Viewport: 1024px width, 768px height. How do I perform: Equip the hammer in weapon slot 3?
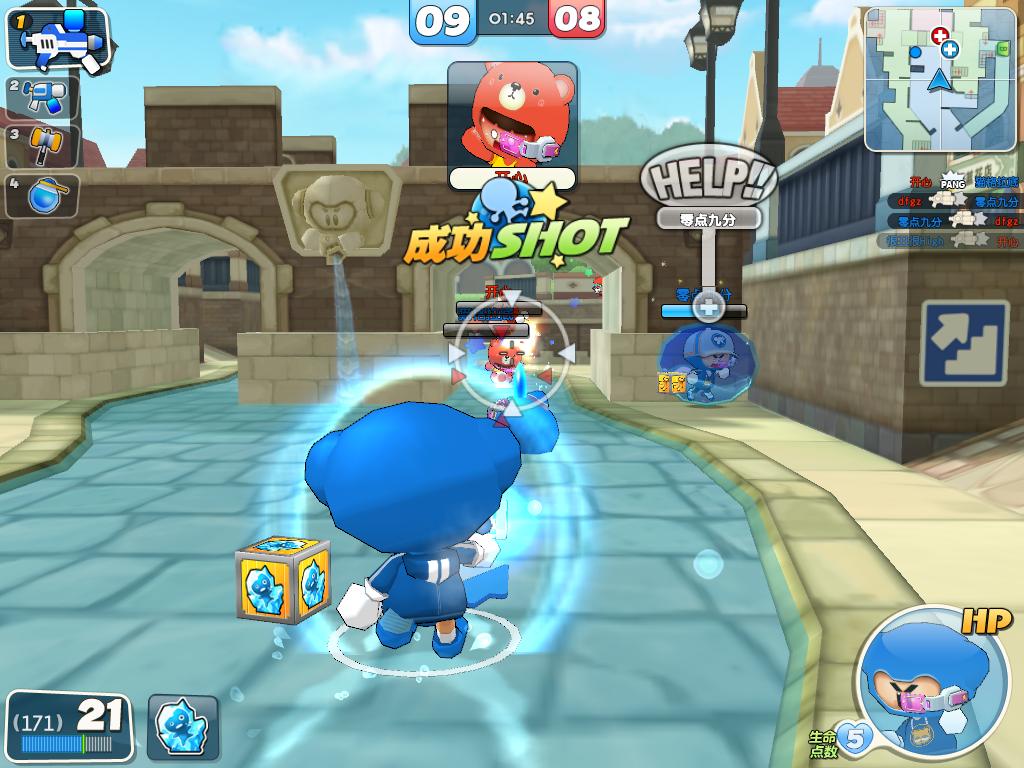[43, 145]
